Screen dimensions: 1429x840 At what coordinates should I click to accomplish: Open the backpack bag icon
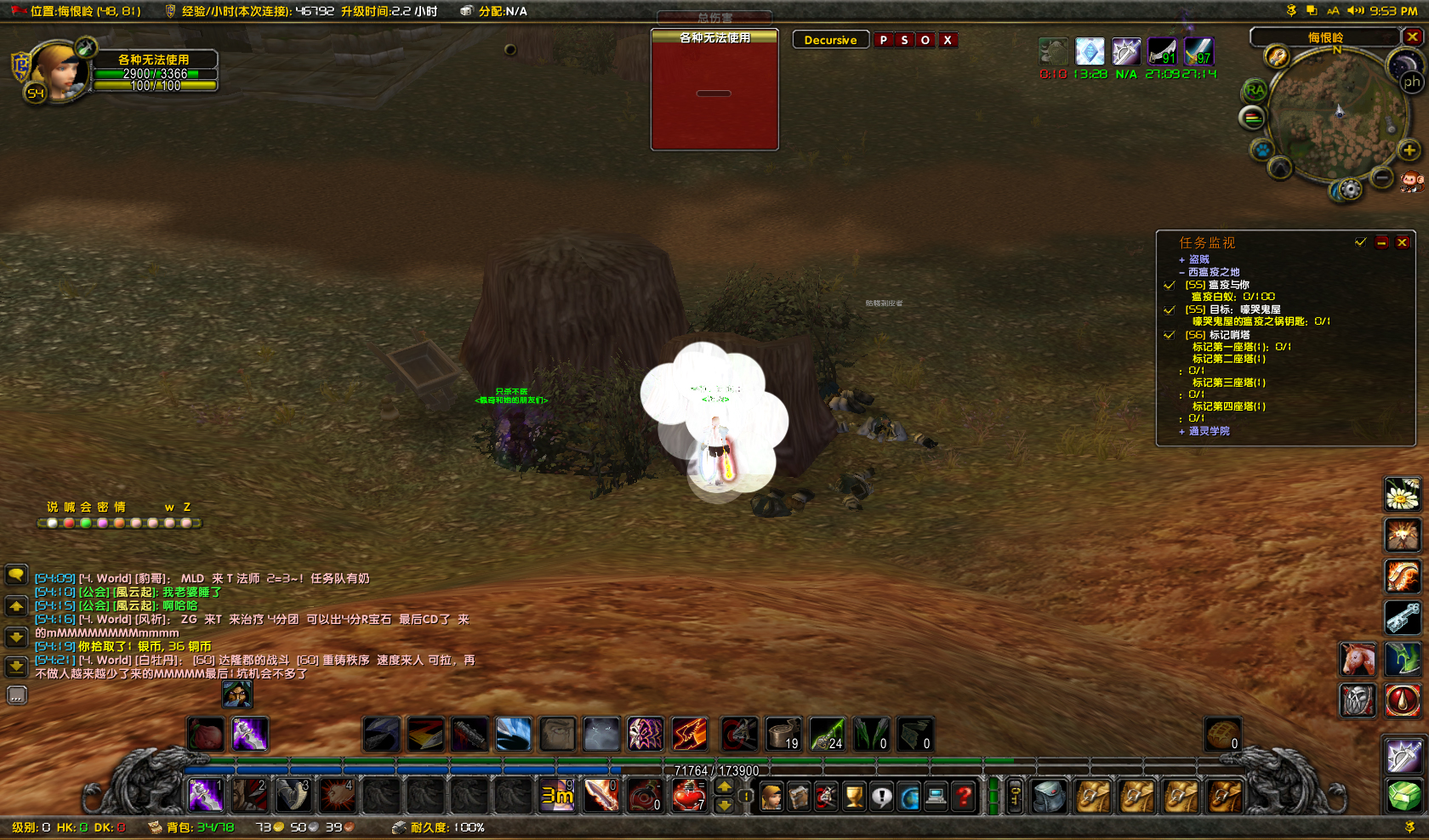pos(1050,795)
